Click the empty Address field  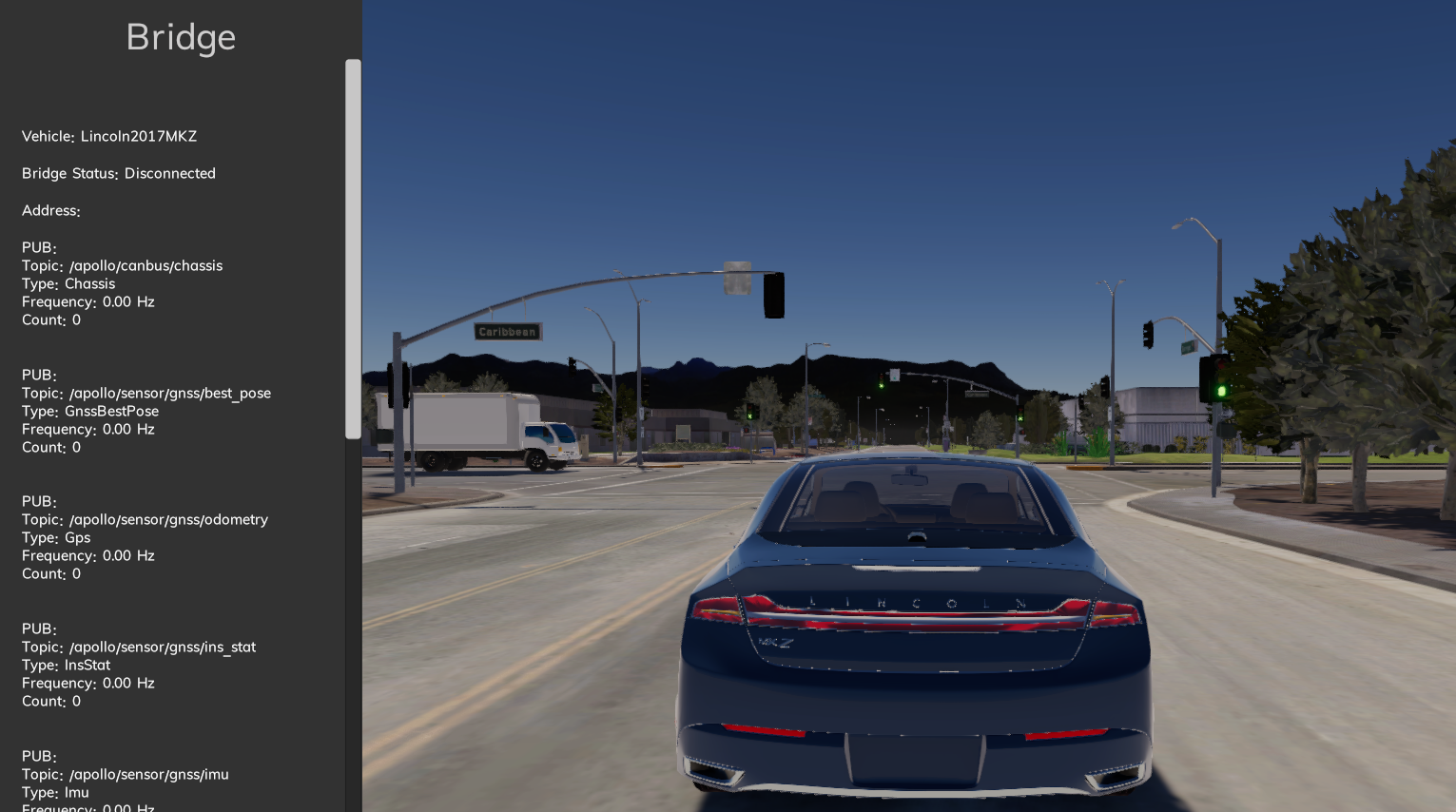[x=50, y=210]
